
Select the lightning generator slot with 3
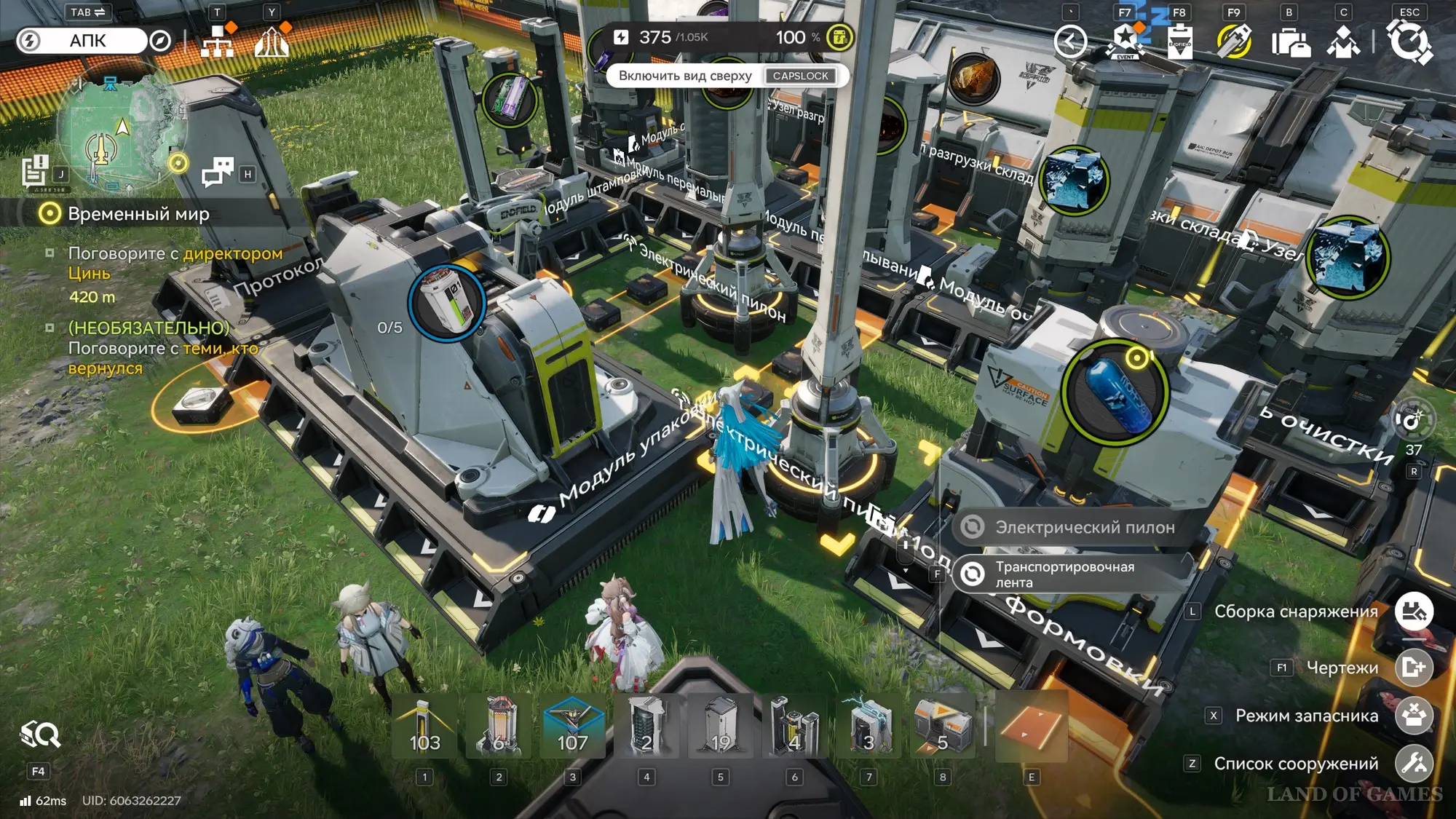coord(869,726)
